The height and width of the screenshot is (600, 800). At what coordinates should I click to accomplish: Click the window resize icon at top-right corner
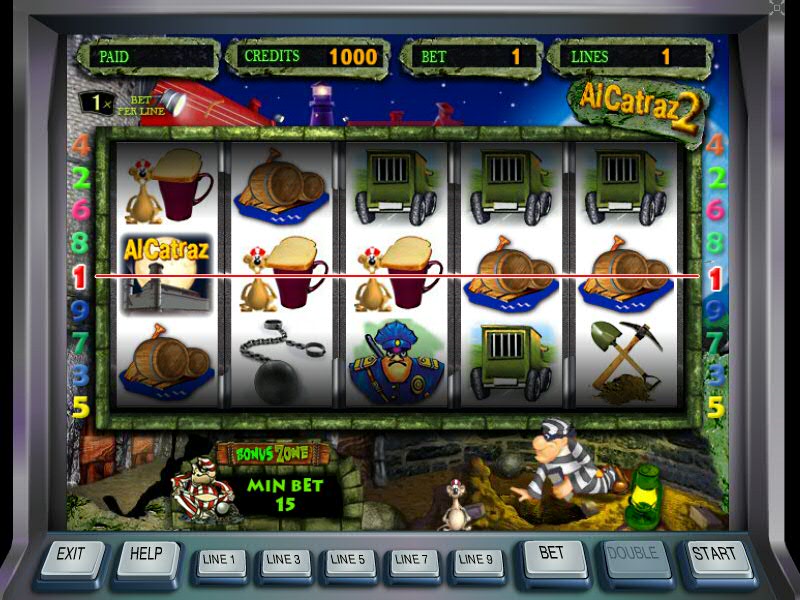click(x=778, y=8)
